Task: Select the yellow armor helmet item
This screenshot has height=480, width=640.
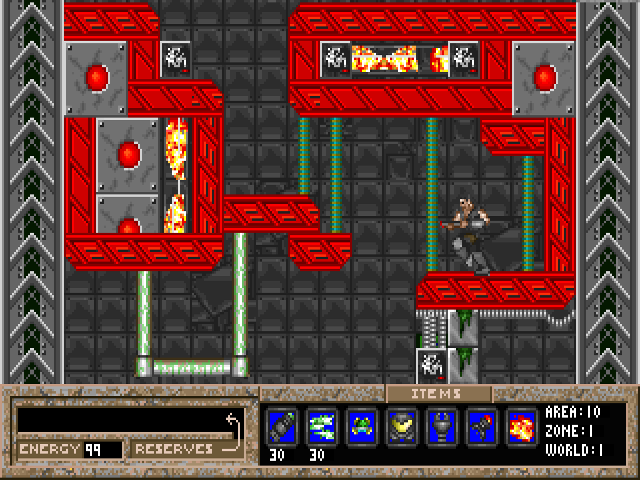Action: [x=402, y=427]
